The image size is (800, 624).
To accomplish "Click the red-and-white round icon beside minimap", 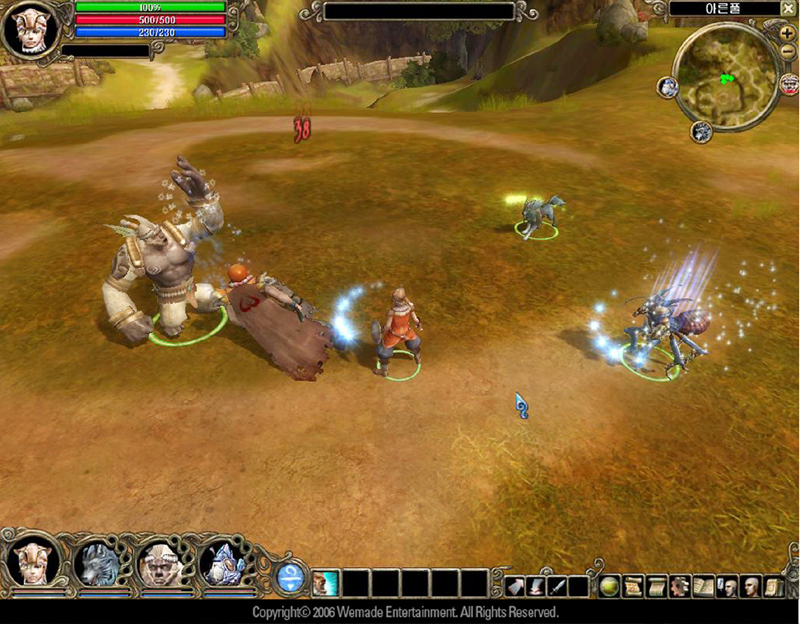I will tap(789, 85).
